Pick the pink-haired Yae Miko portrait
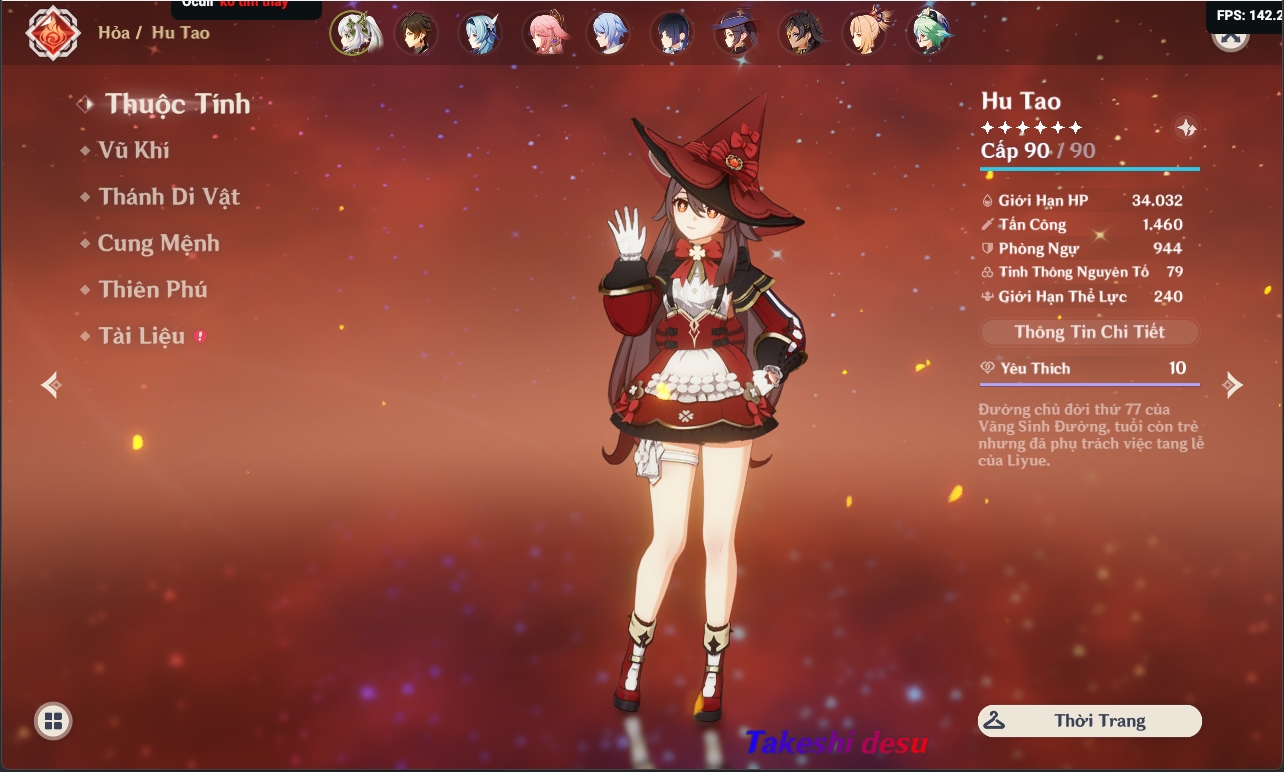The height and width of the screenshot is (772, 1284). pos(544,33)
